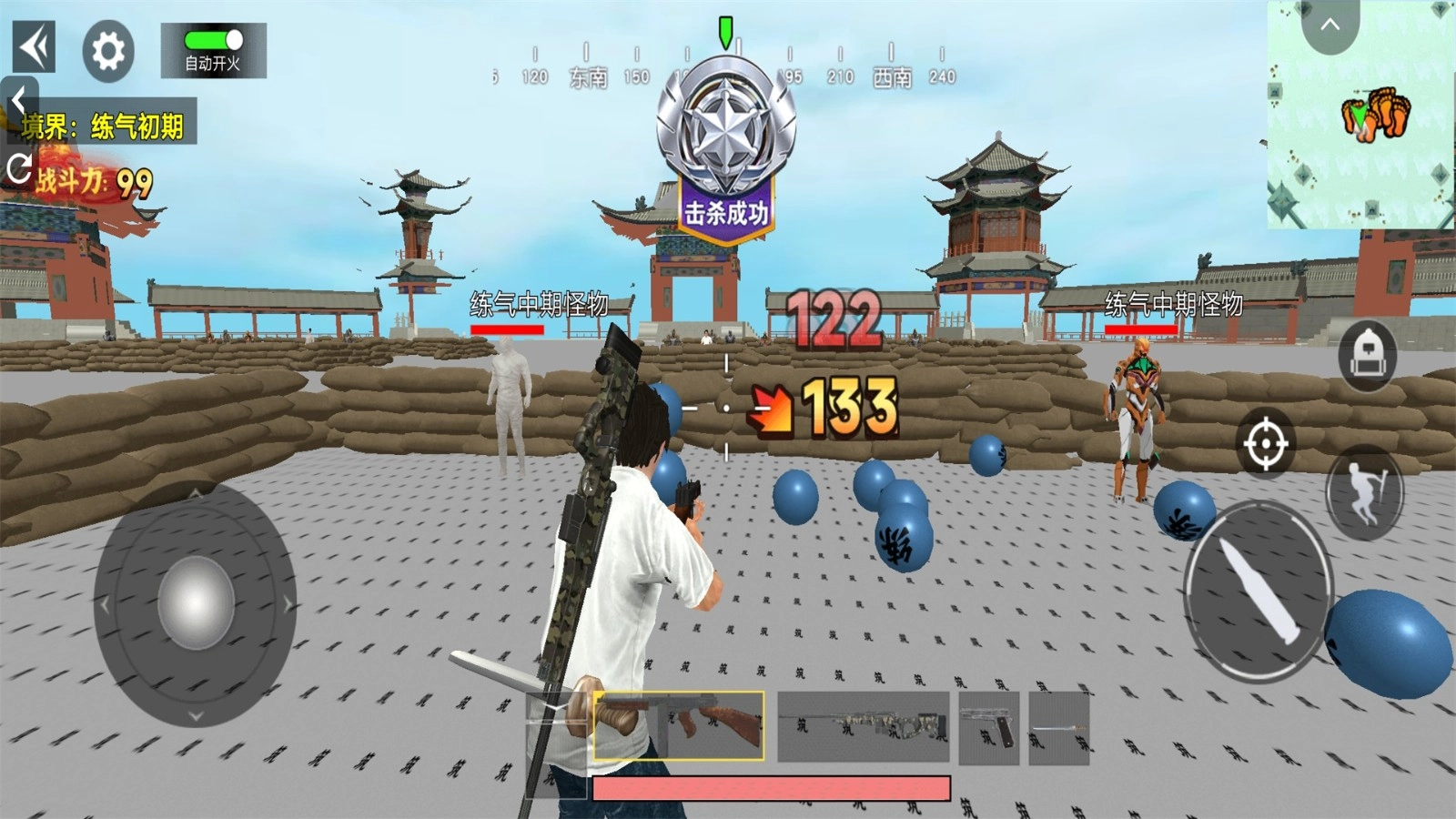Click the refresh icon beside 战斗力
This screenshot has height=819, width=1456.
(19, 167)
